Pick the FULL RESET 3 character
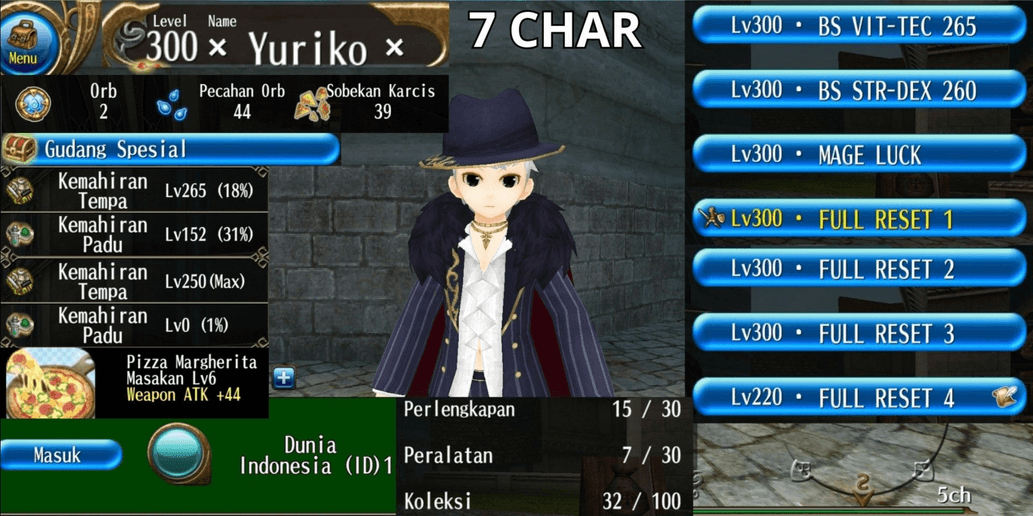This screenshot has width=1033, height=516. pyautogui.click(x=858, y=333)
